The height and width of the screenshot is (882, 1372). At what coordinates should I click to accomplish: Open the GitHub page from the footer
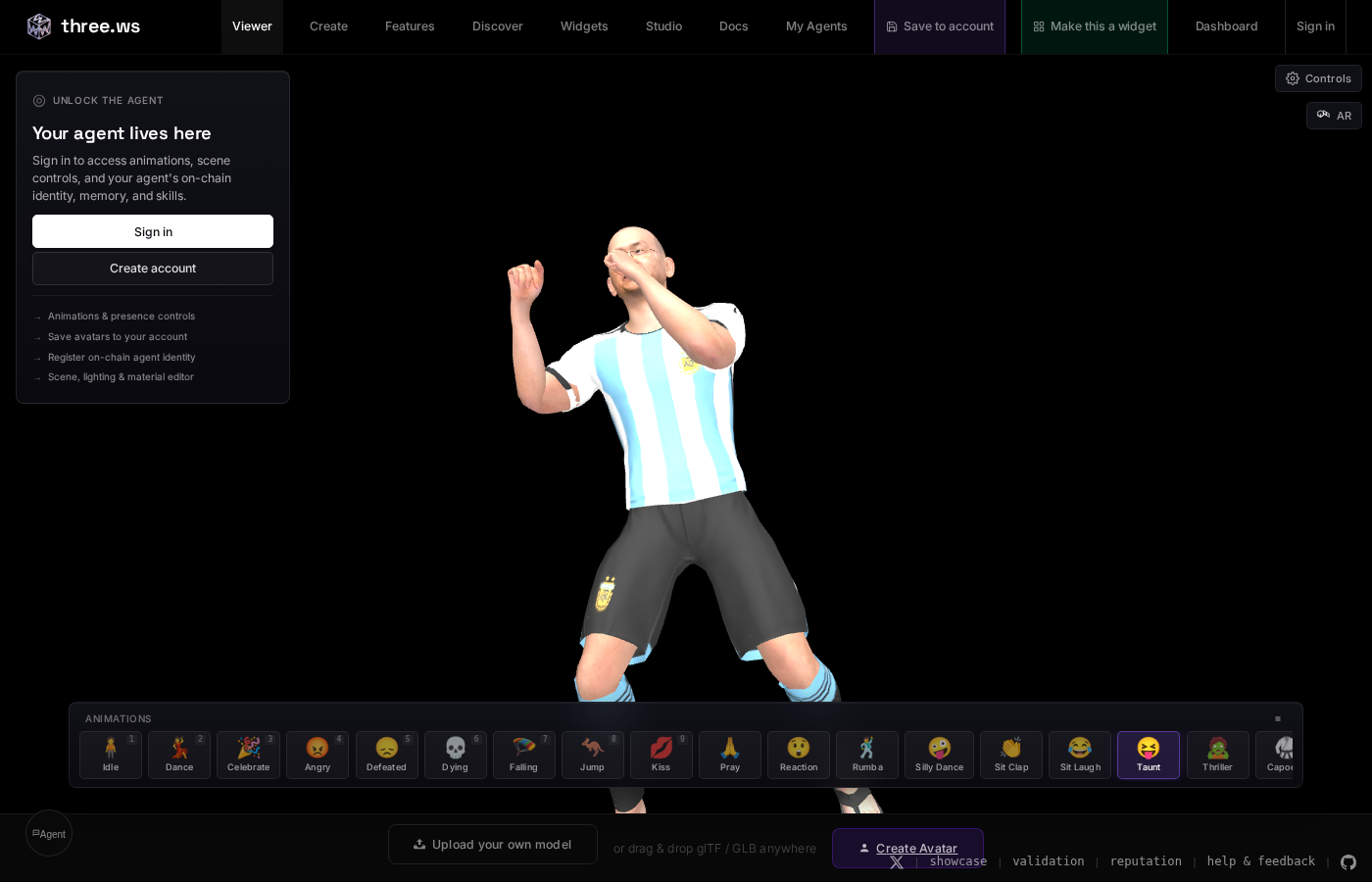[x=1348, y=863]
